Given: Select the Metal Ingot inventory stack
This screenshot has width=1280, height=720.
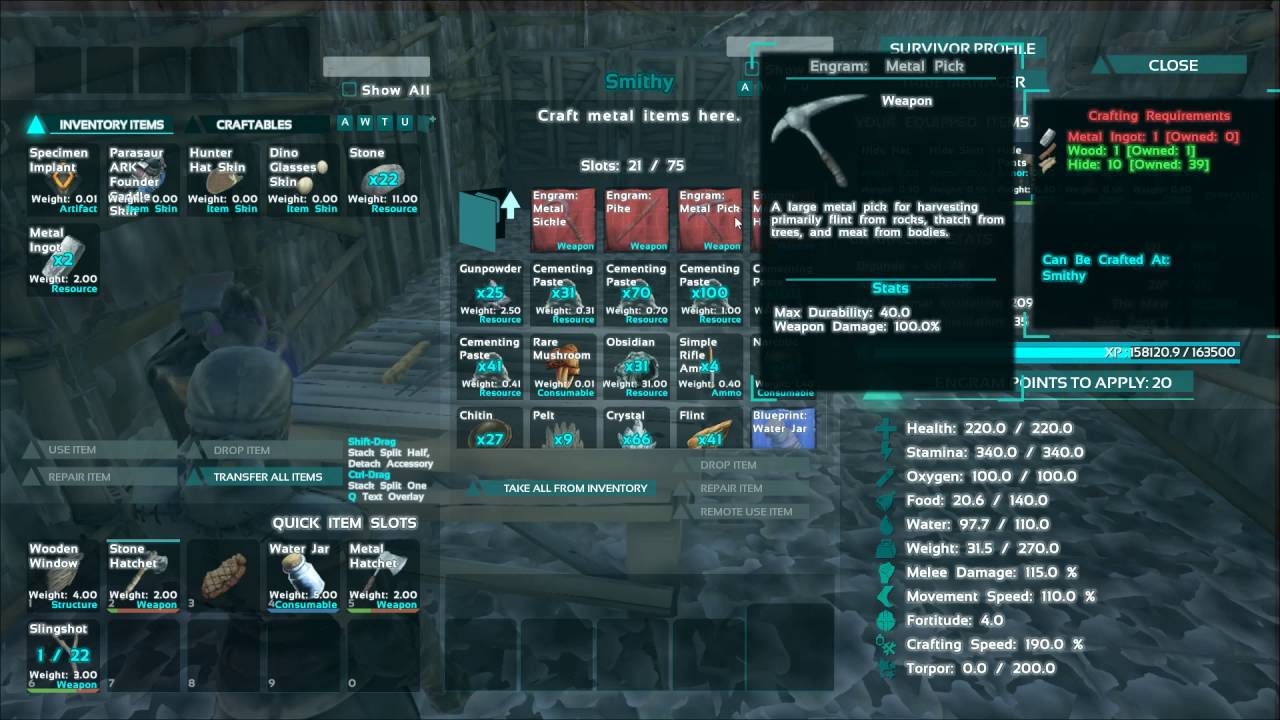Looking at the screenshot, I should point(62,260).
